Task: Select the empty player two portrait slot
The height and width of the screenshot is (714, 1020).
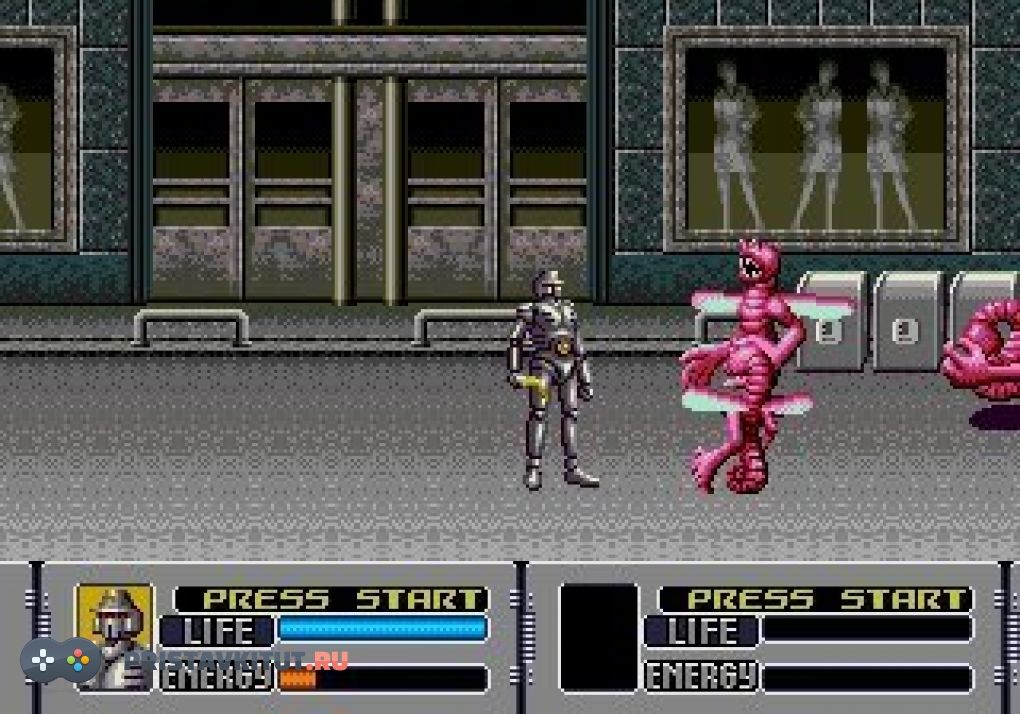Action: (x=598, y=637)
